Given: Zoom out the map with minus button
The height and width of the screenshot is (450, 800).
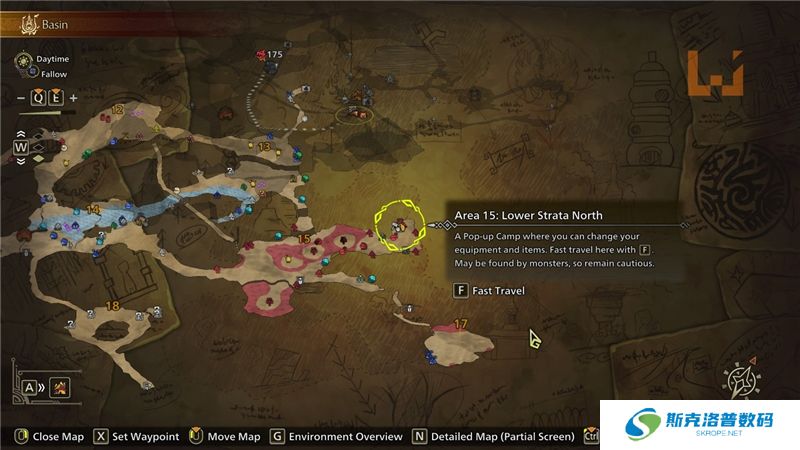Looking at the screenshot, I should 20,98.
